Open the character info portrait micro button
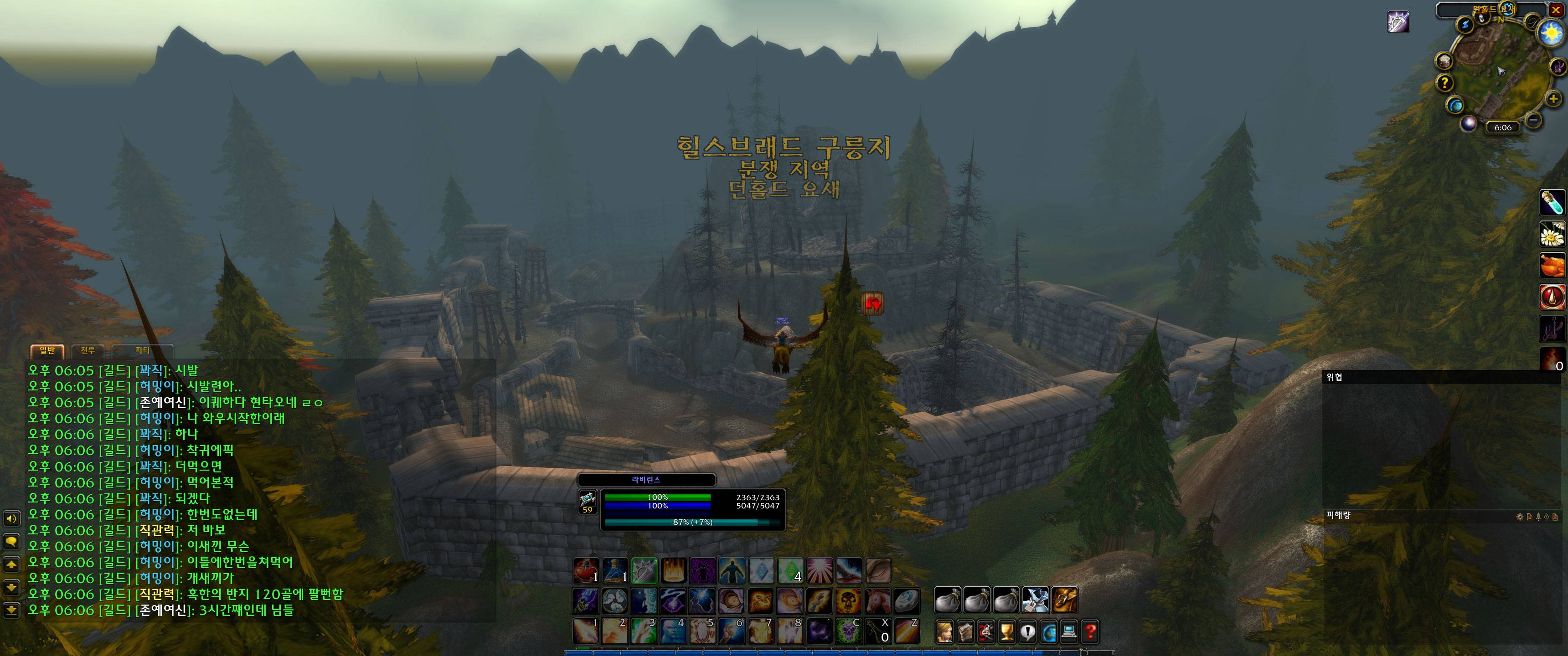Screen dimensions: 1568x656 pos(944,632)
